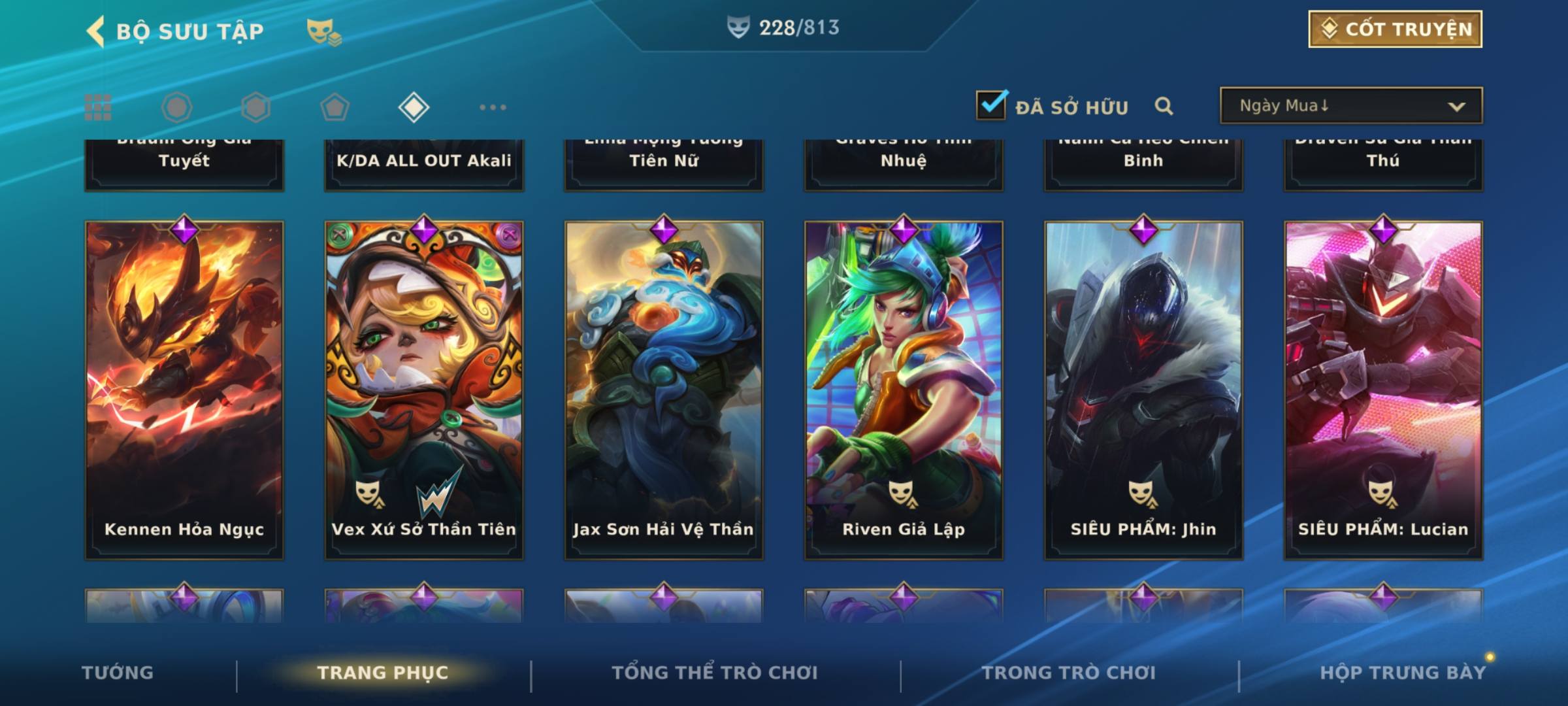The height and width of the screenshot is (706, 1568).
Task: Open the Jax Sơn Hải Vệ Thần card
Action: point(664,390)
